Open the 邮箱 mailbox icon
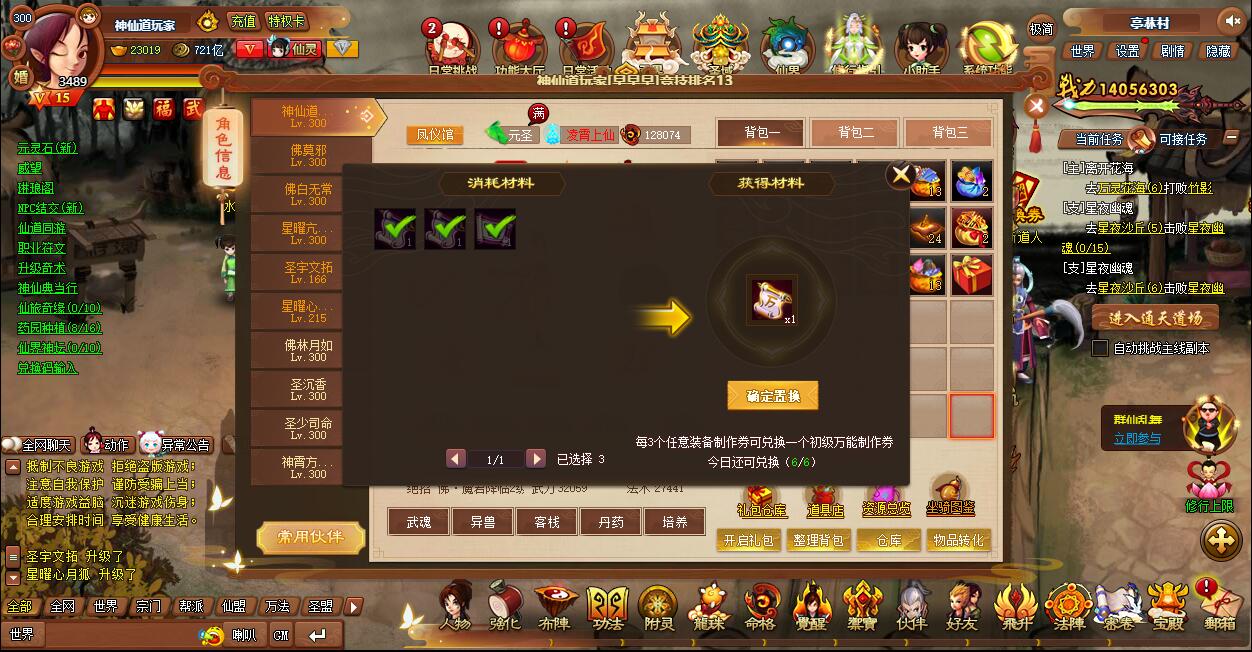Viewport: 1252px width, 652px height. [x=1220, y=606]
